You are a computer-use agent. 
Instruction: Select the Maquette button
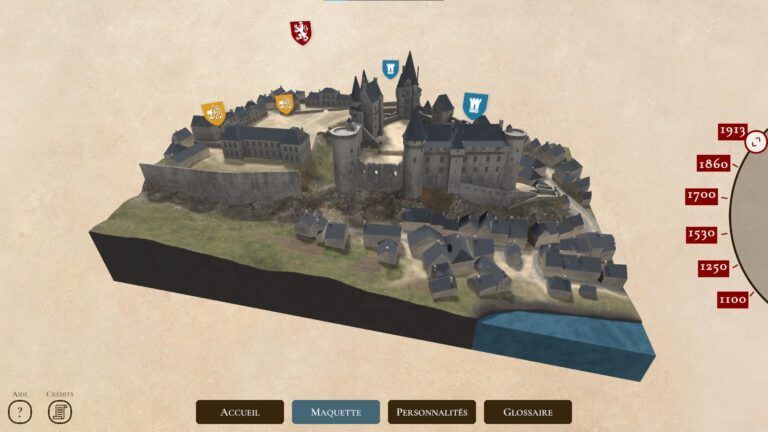(336, 412)
